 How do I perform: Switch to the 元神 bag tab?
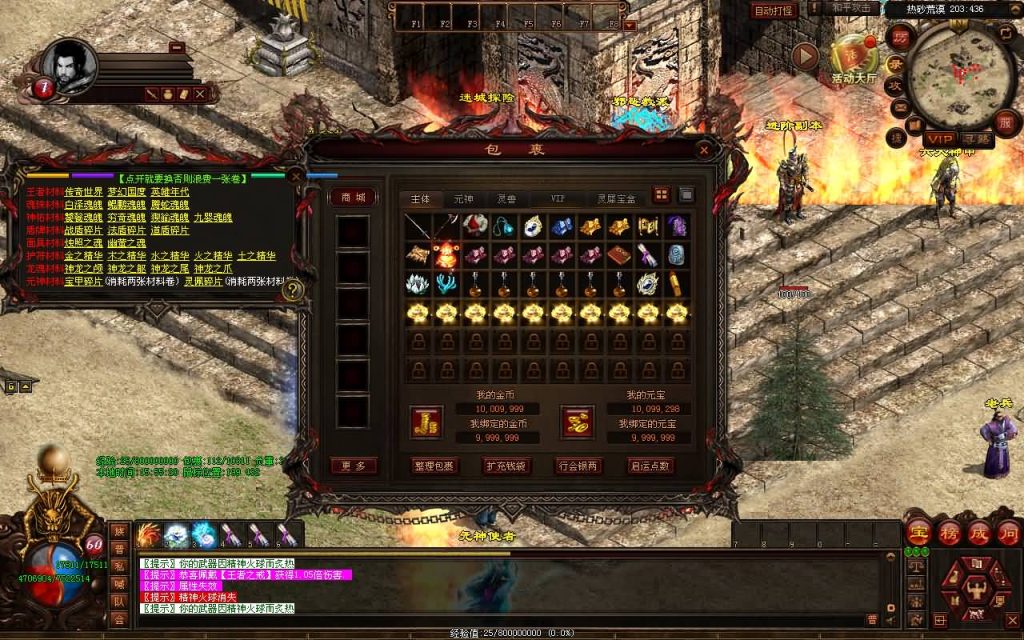click(x=464, y=199)
